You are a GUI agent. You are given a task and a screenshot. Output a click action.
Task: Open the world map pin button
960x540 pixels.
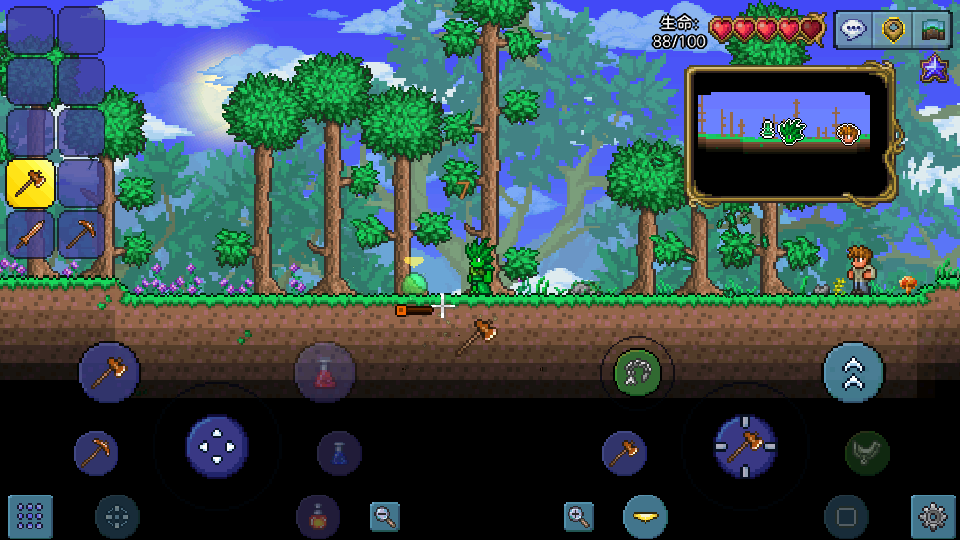coord(892,29)
